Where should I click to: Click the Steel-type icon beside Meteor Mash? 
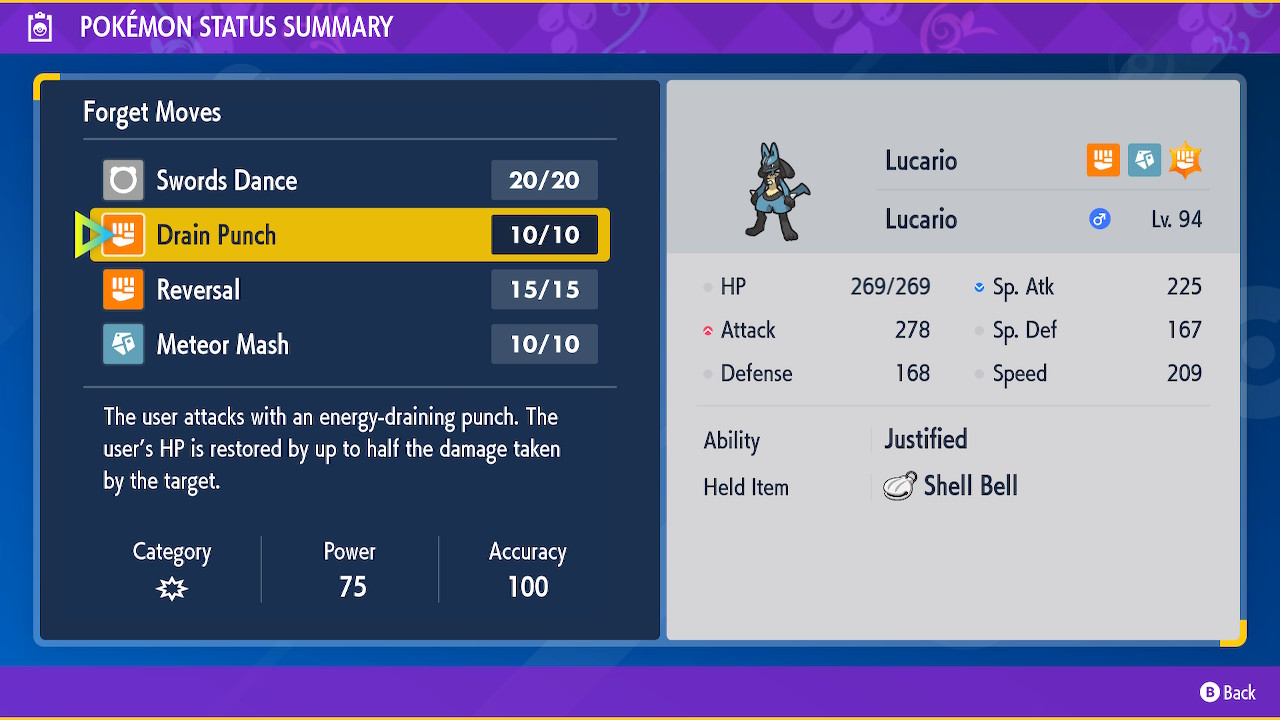click(124, 344)
